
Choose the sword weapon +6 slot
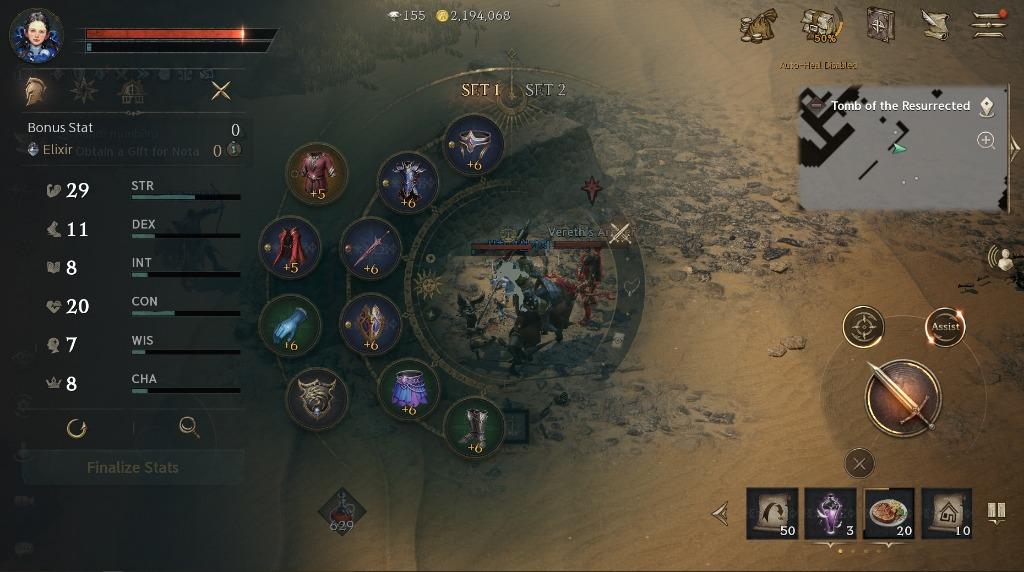click(x=371, y=248)
